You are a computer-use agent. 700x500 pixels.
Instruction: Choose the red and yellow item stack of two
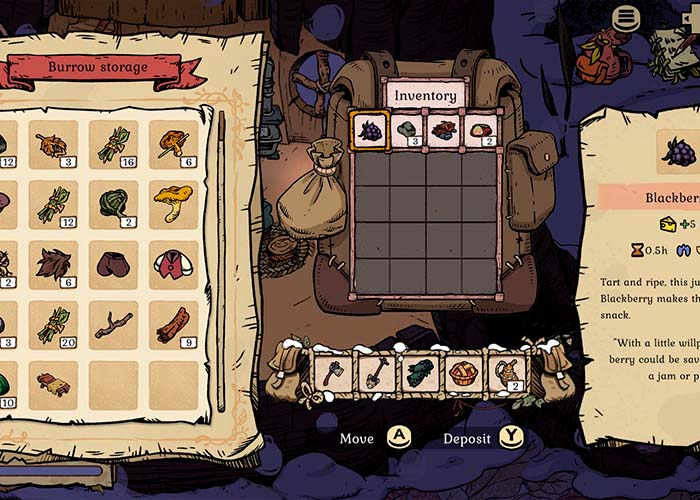[x=479, y=131]
